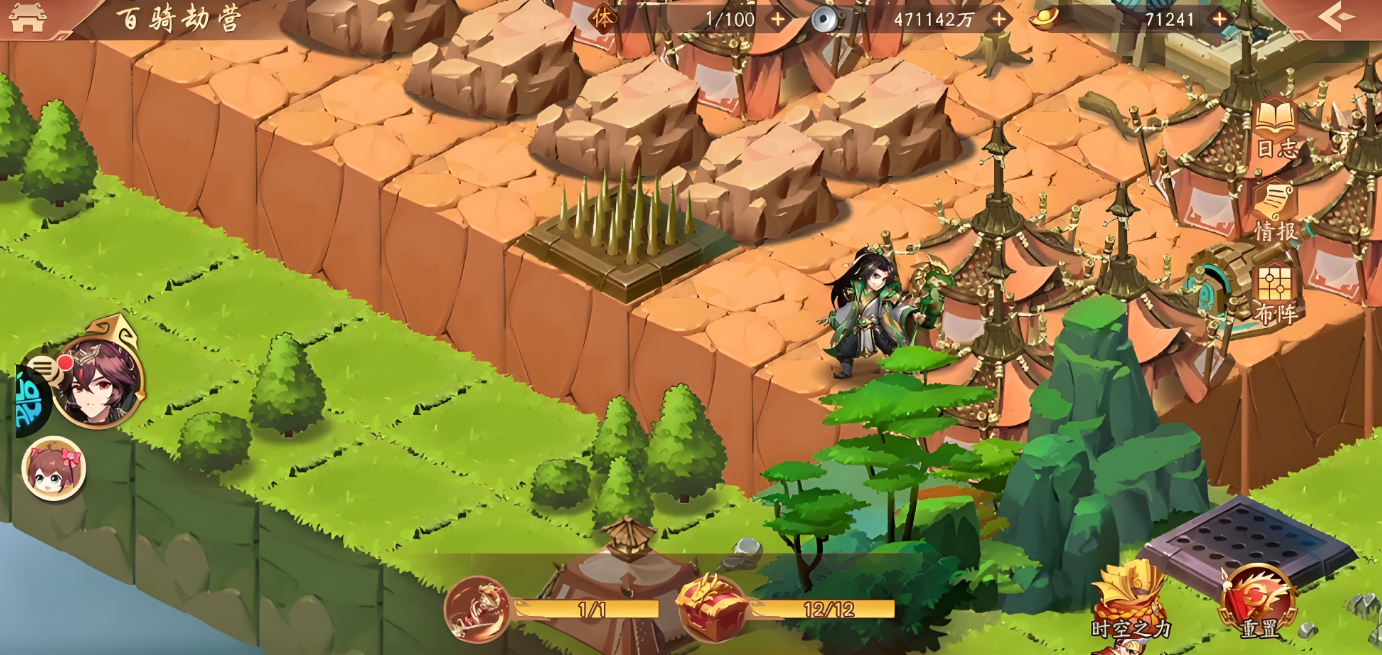Return using the back arrow
The image size is (1382, 655).
[1336, 17]
